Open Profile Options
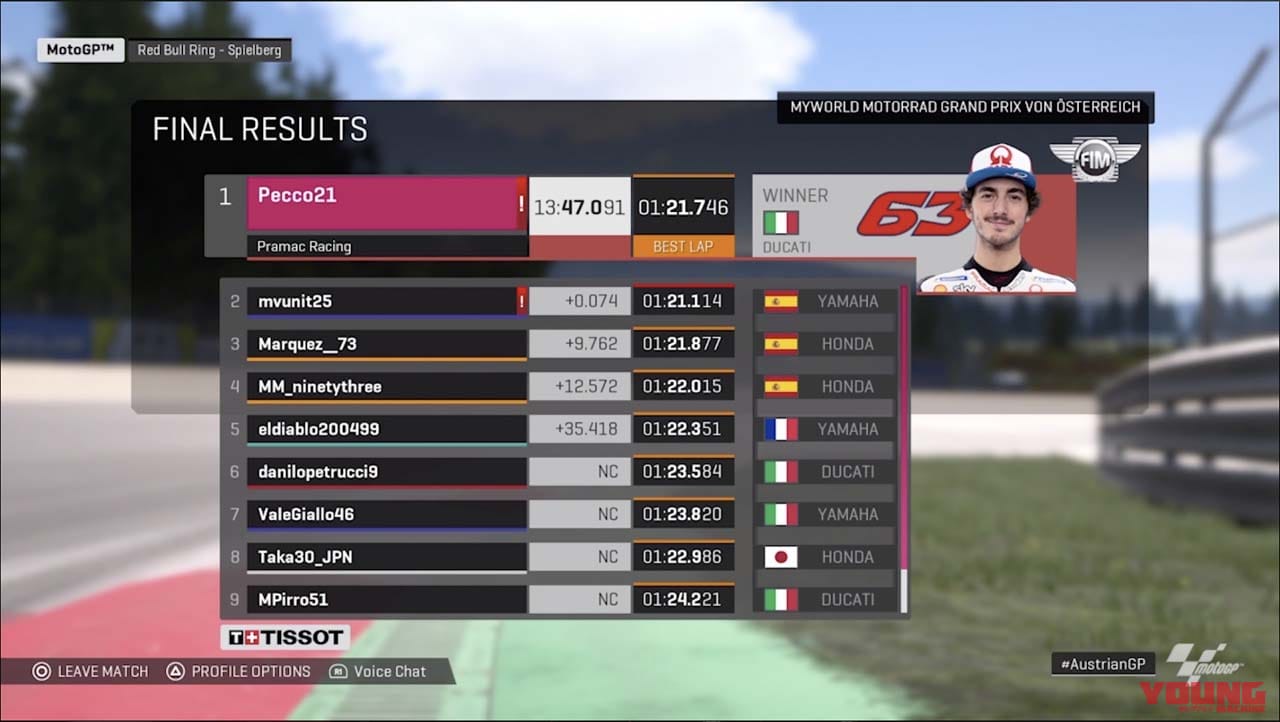 238,671
